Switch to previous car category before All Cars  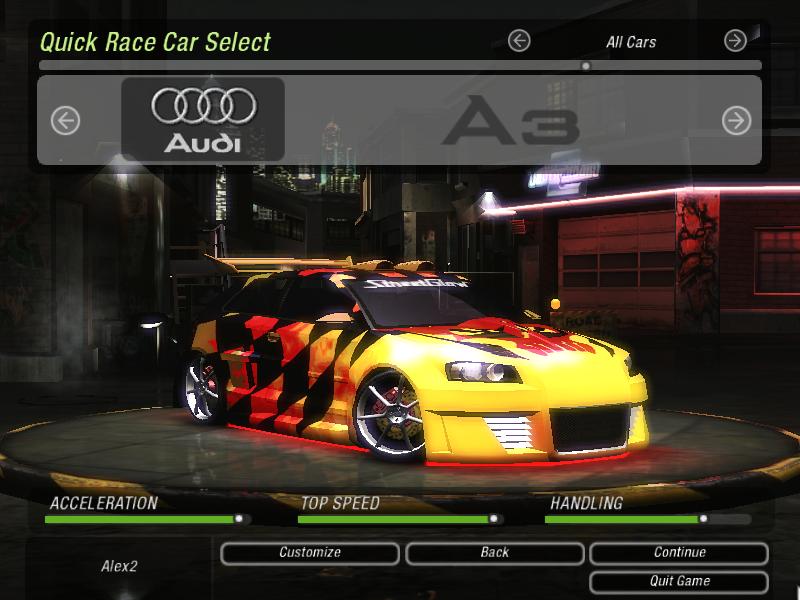pos(518,41)
